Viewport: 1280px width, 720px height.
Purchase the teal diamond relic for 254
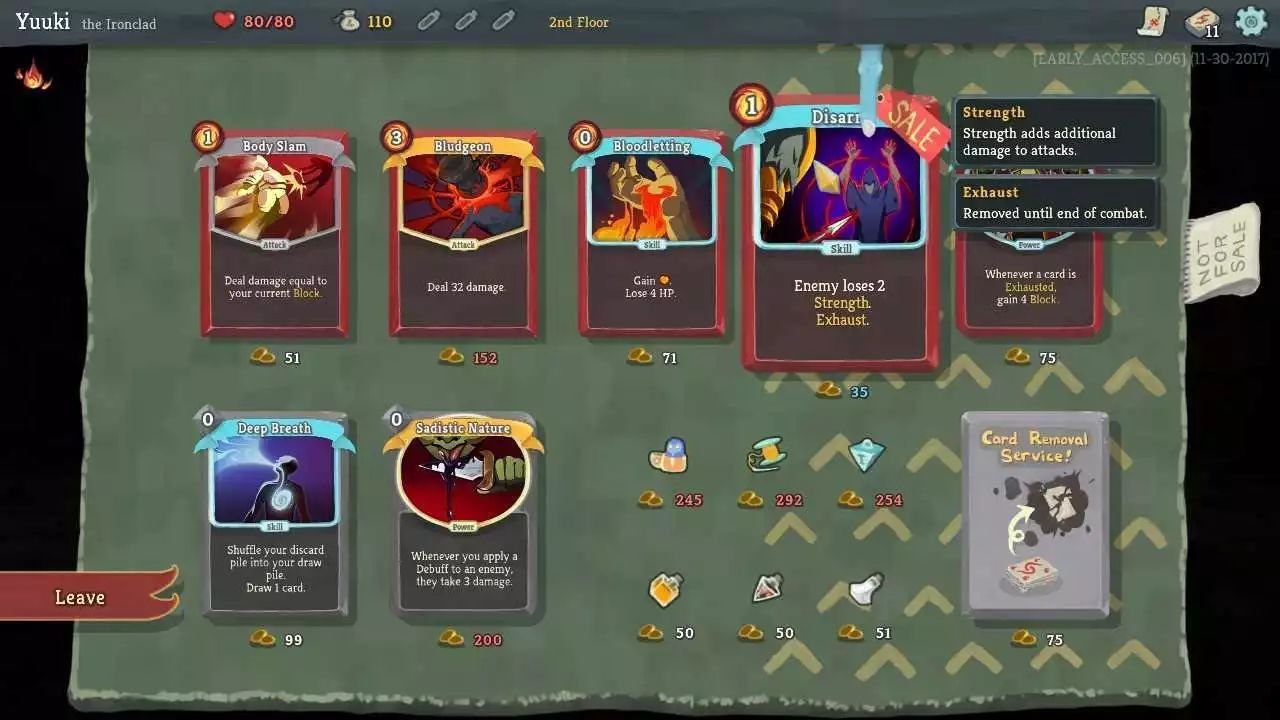click(x=866, y=456)
